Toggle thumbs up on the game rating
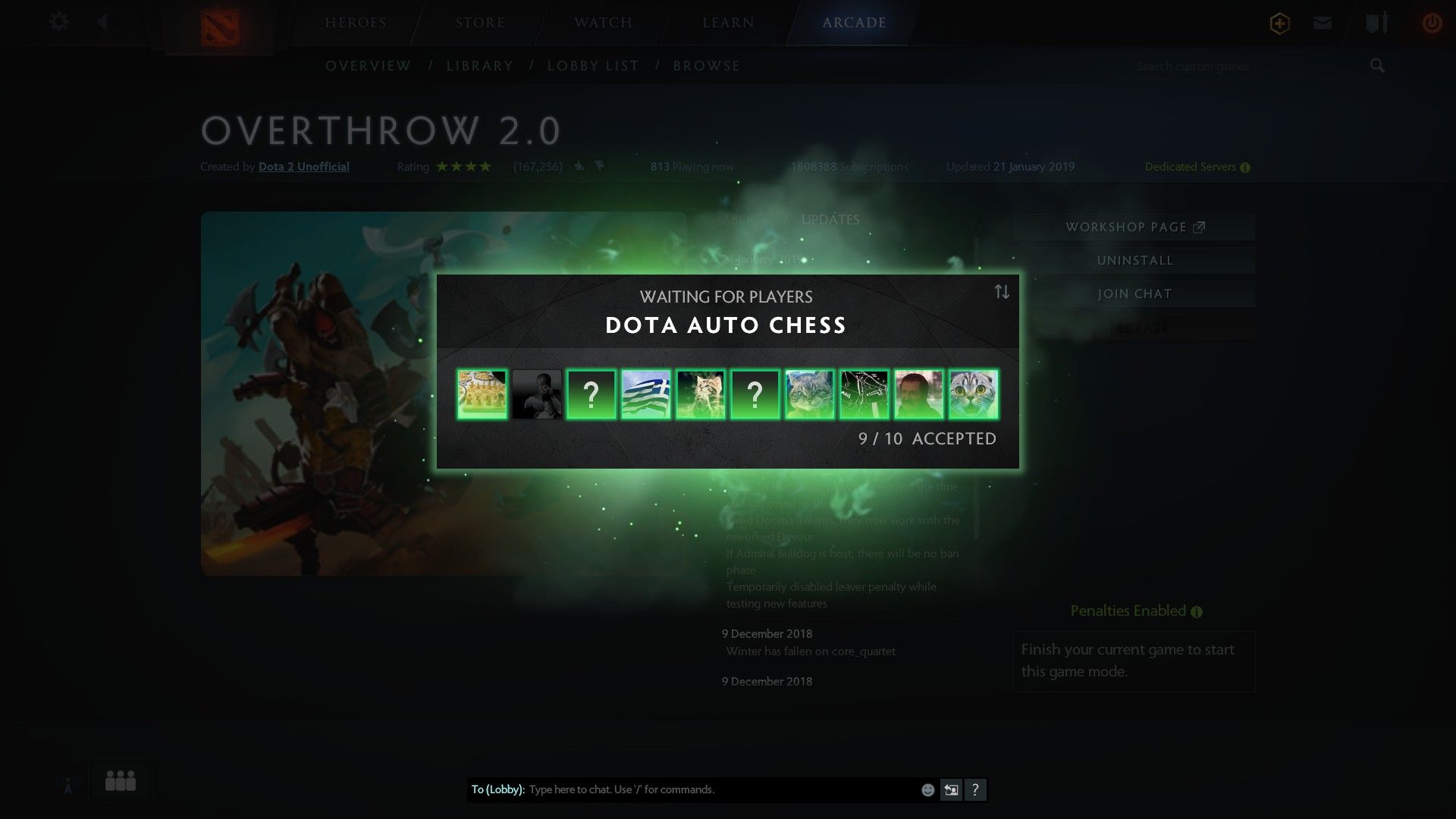 point(579,166)
